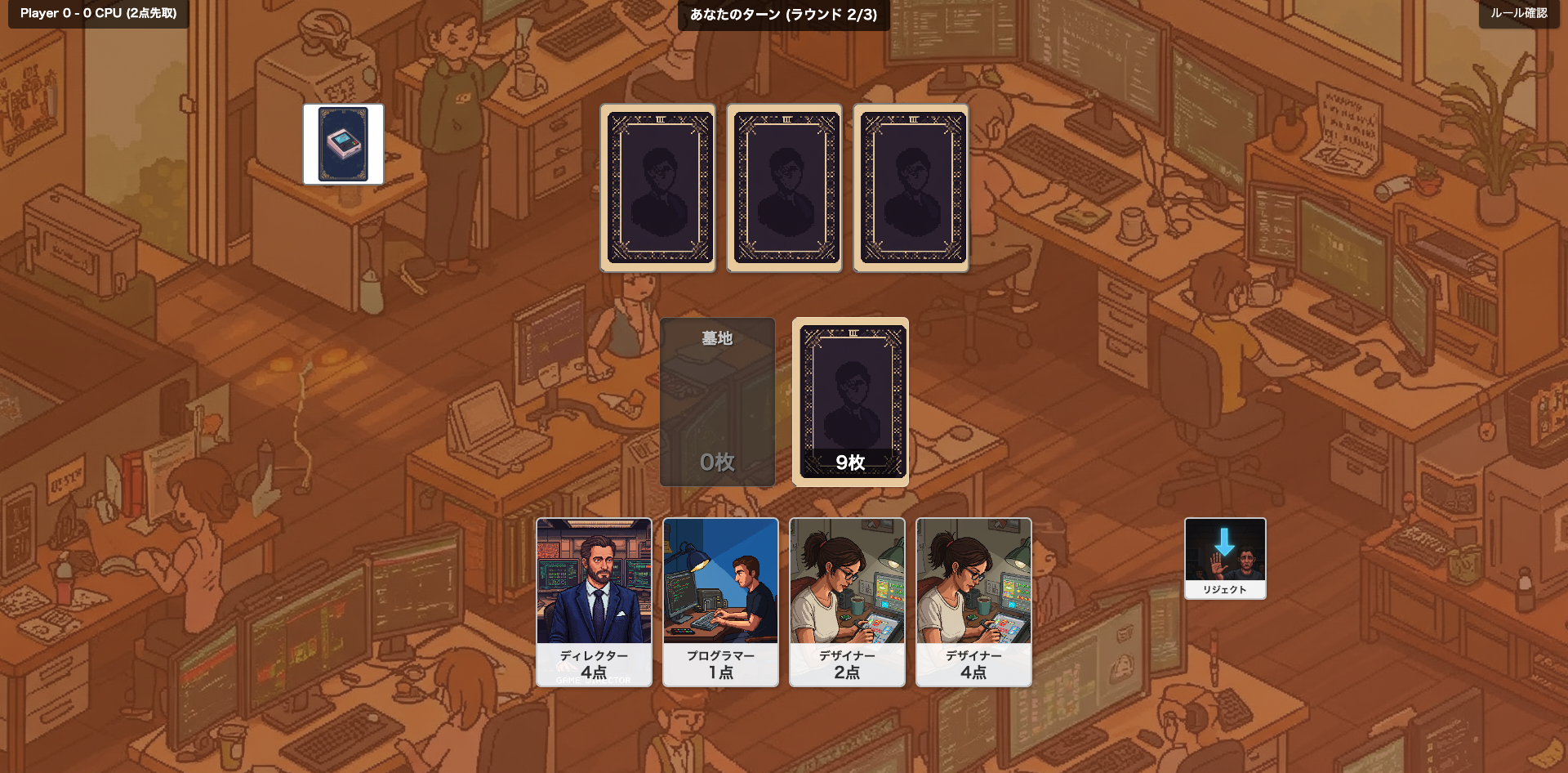Click the Player 0 - 0 CPU scoreboard
Viewport: 1568px width, 773px height.
click(97, 14)
